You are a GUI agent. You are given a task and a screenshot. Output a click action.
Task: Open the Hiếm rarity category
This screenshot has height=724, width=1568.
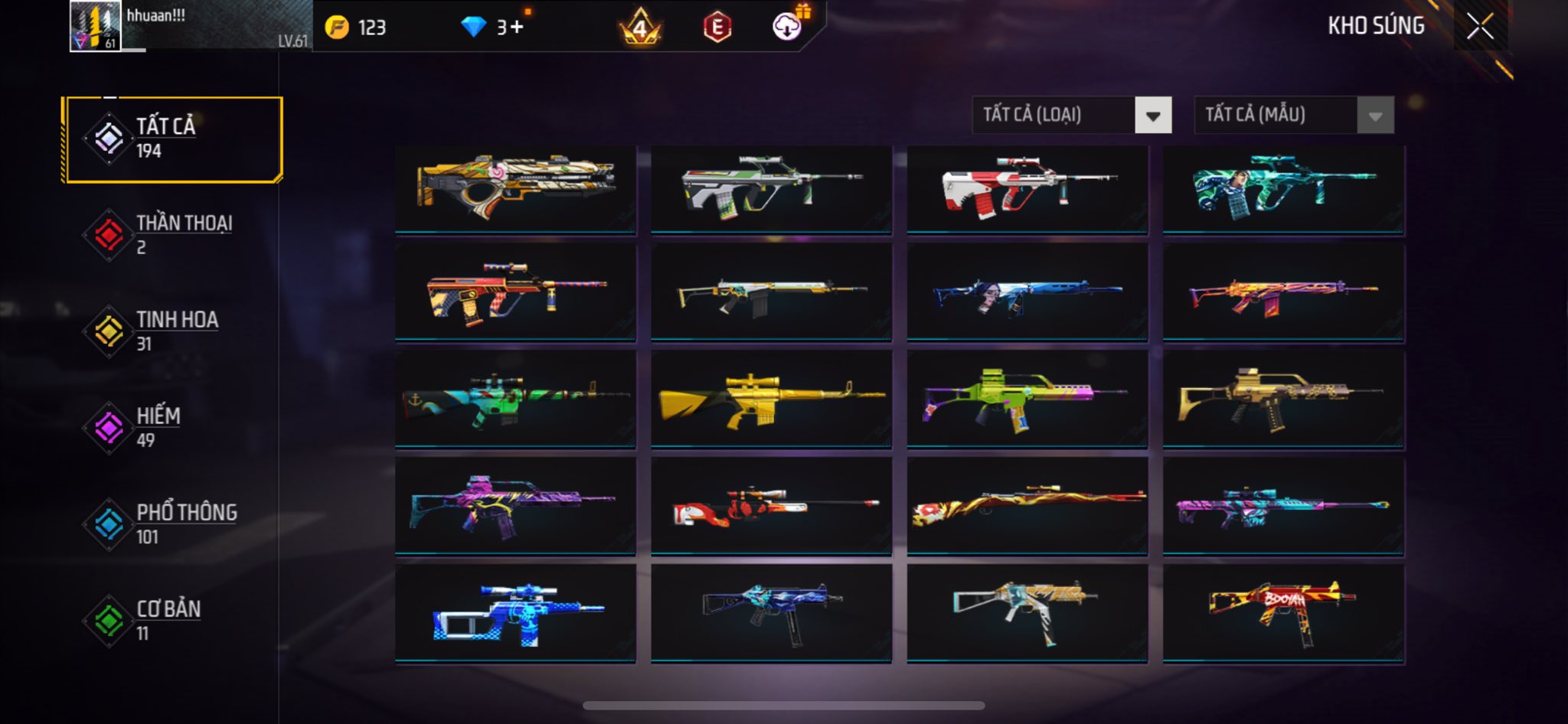point(174,428)
